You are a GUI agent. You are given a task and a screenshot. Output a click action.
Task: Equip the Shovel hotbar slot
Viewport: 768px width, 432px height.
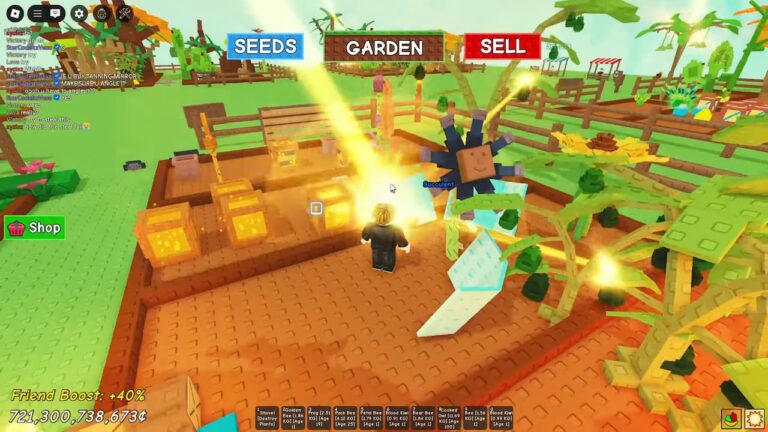[x=267, y=418]
